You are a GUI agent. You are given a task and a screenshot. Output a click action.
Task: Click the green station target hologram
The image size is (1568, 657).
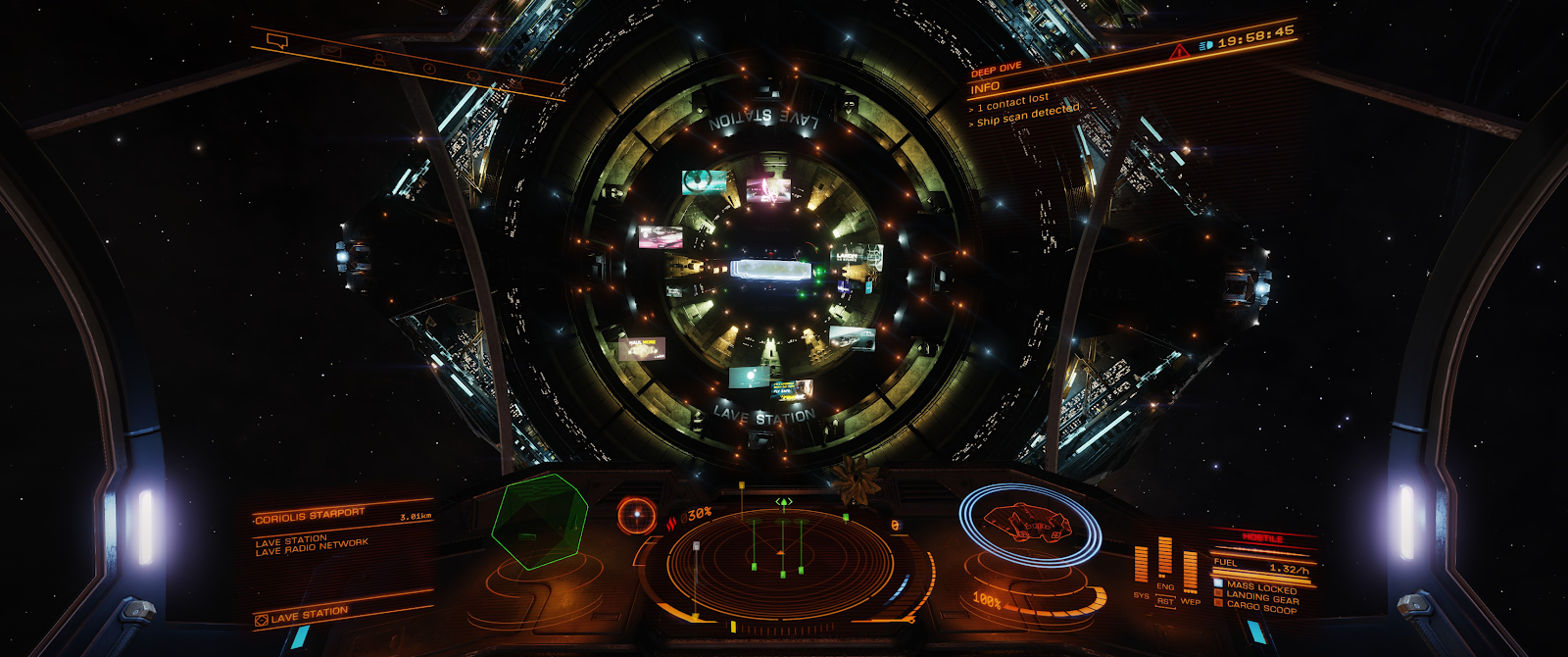[538, 521]
